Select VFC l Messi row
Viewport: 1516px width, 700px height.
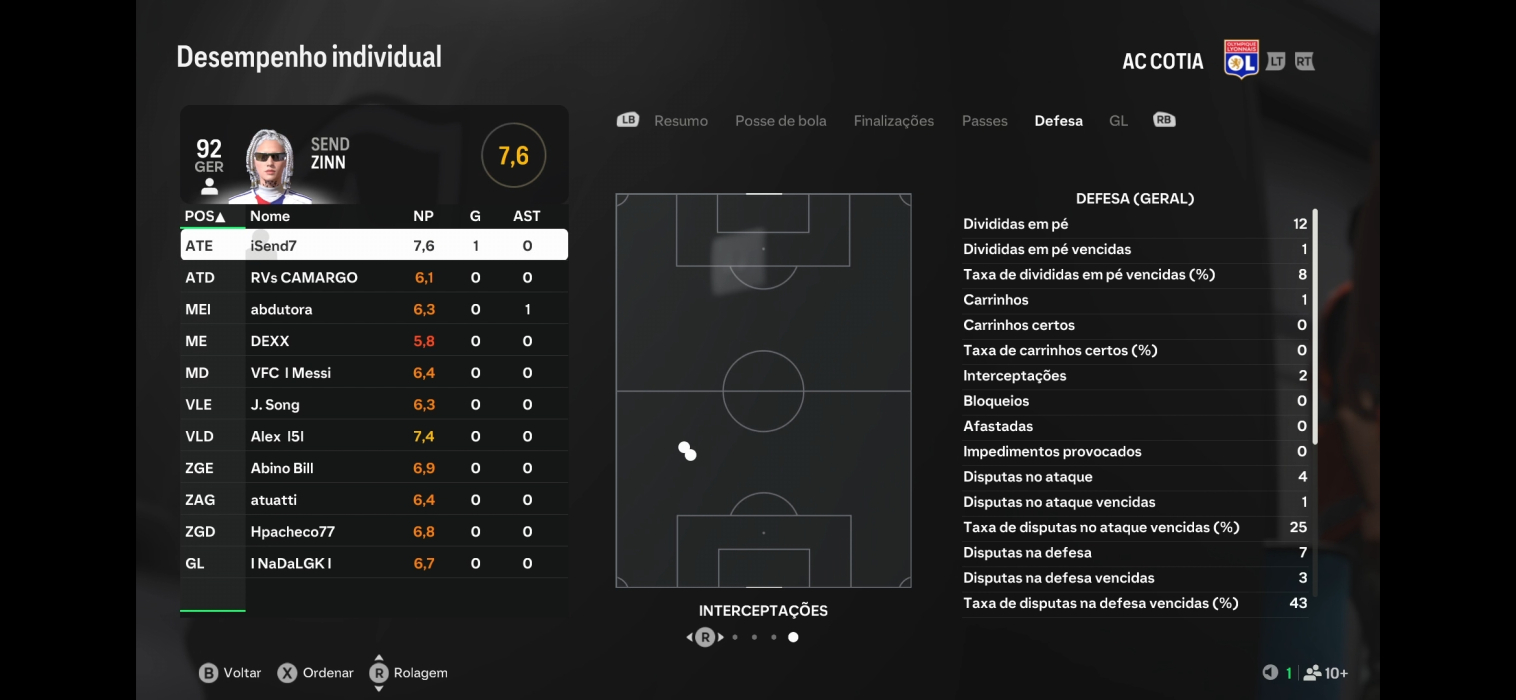(x=374, y=373)
